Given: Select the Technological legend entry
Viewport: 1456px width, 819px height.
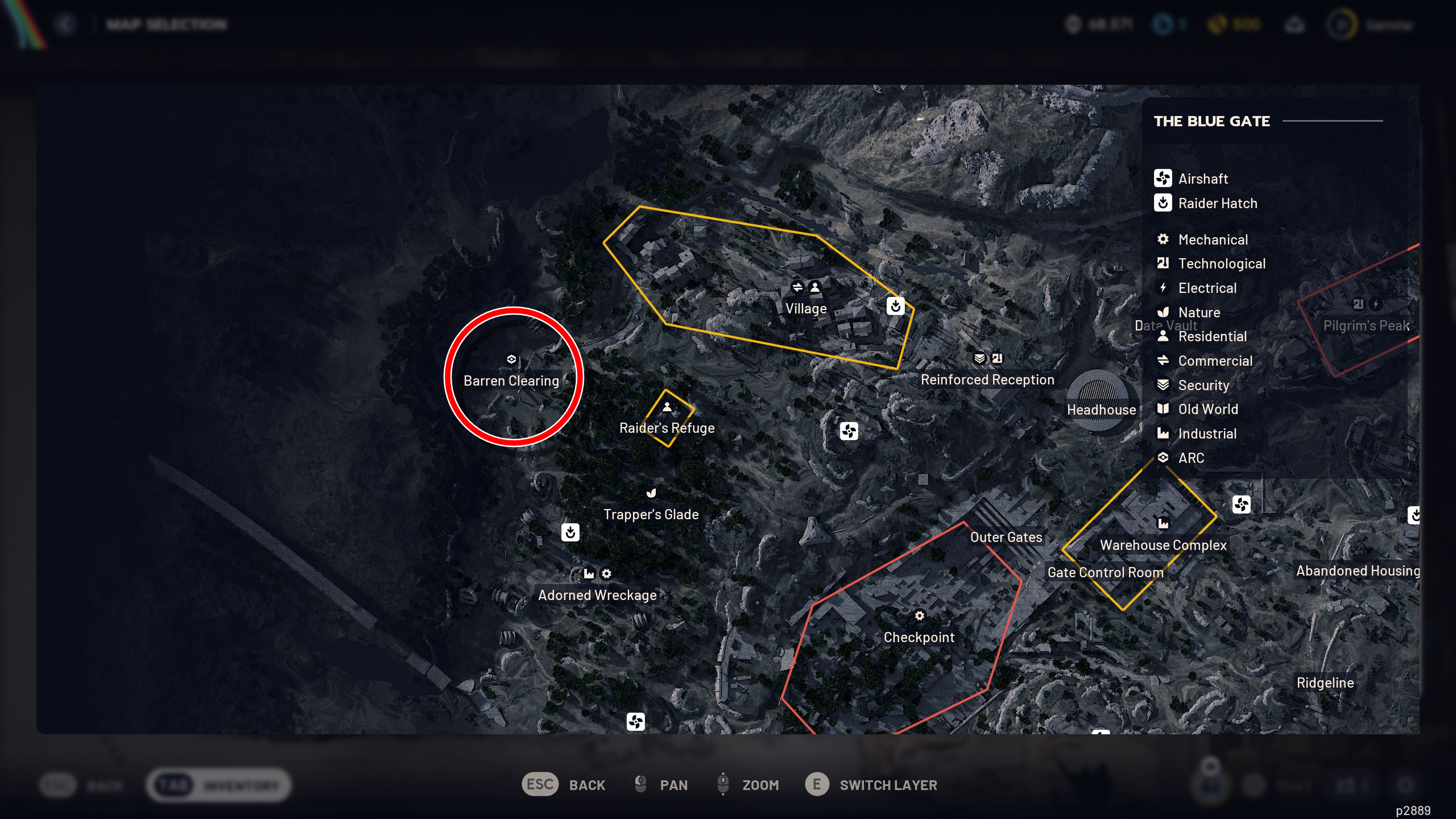Looking at the screenshot, I should (x=1221, y=263).
